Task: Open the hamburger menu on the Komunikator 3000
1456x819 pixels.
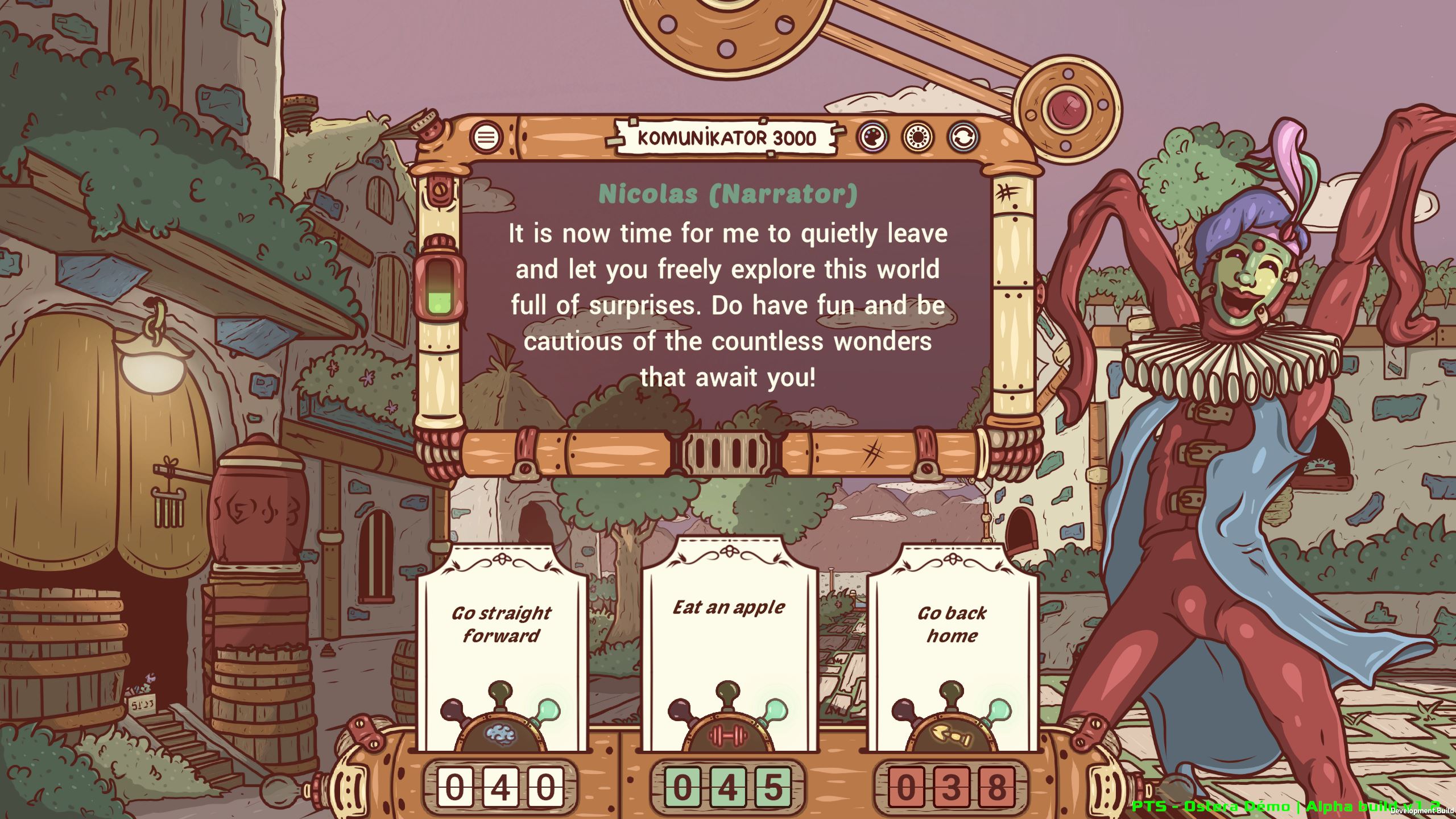Action: tap(486, 136)
